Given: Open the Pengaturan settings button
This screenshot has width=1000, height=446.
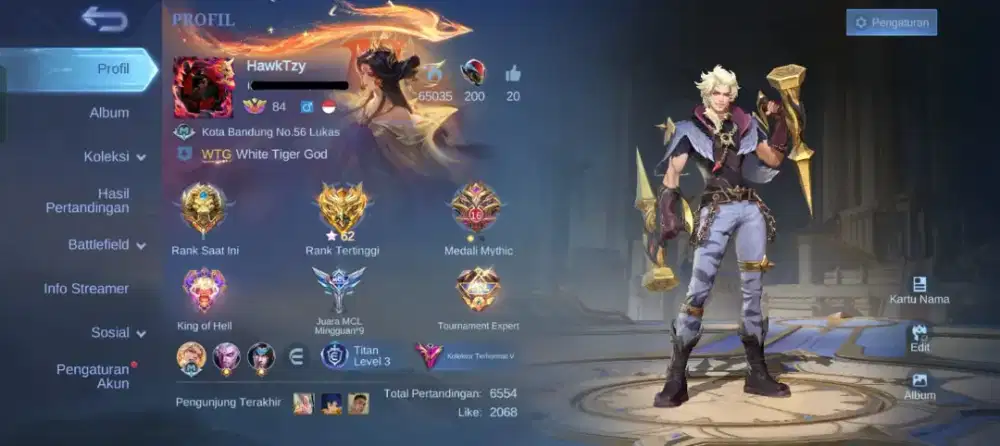Looking at the screenshot, I should [x=891, y=22].
